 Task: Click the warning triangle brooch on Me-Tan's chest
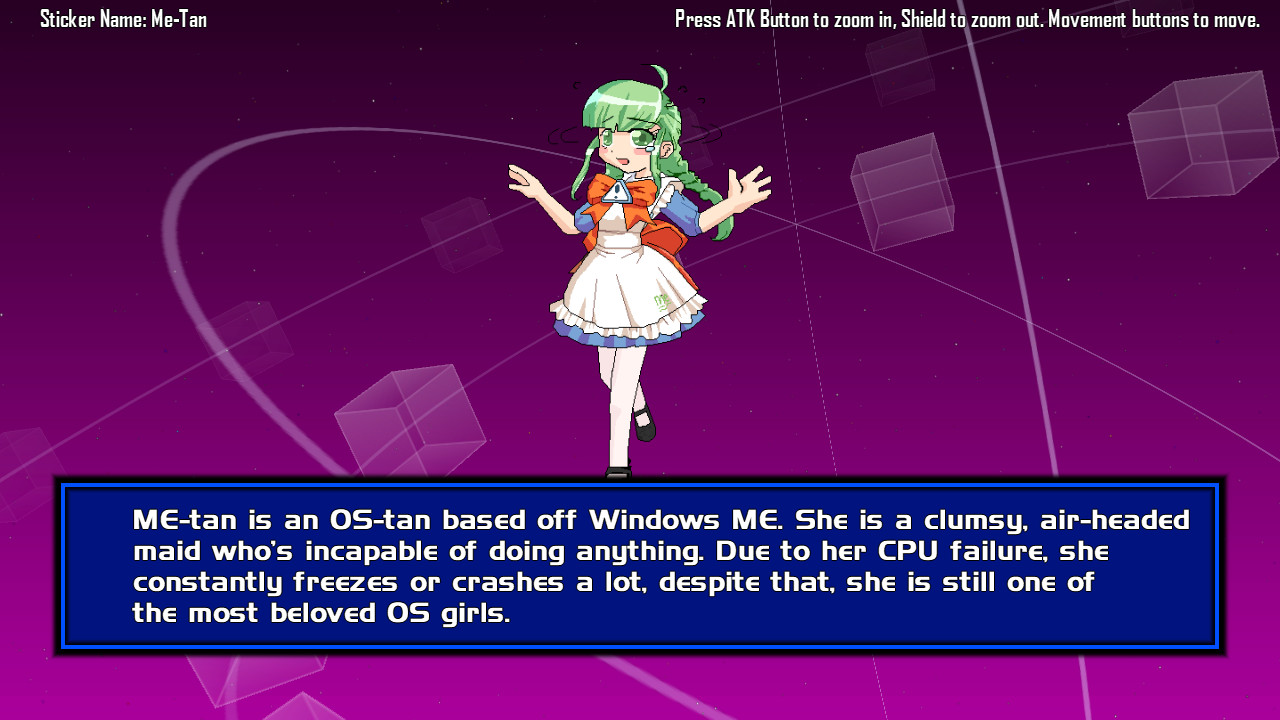pos(619,193)
